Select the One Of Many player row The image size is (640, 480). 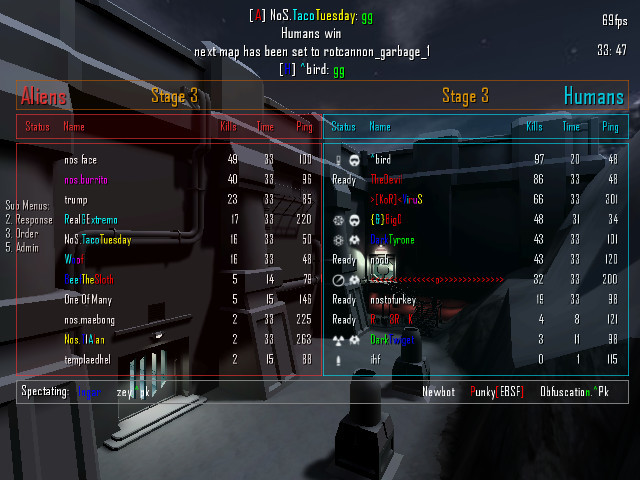point(87,299)
